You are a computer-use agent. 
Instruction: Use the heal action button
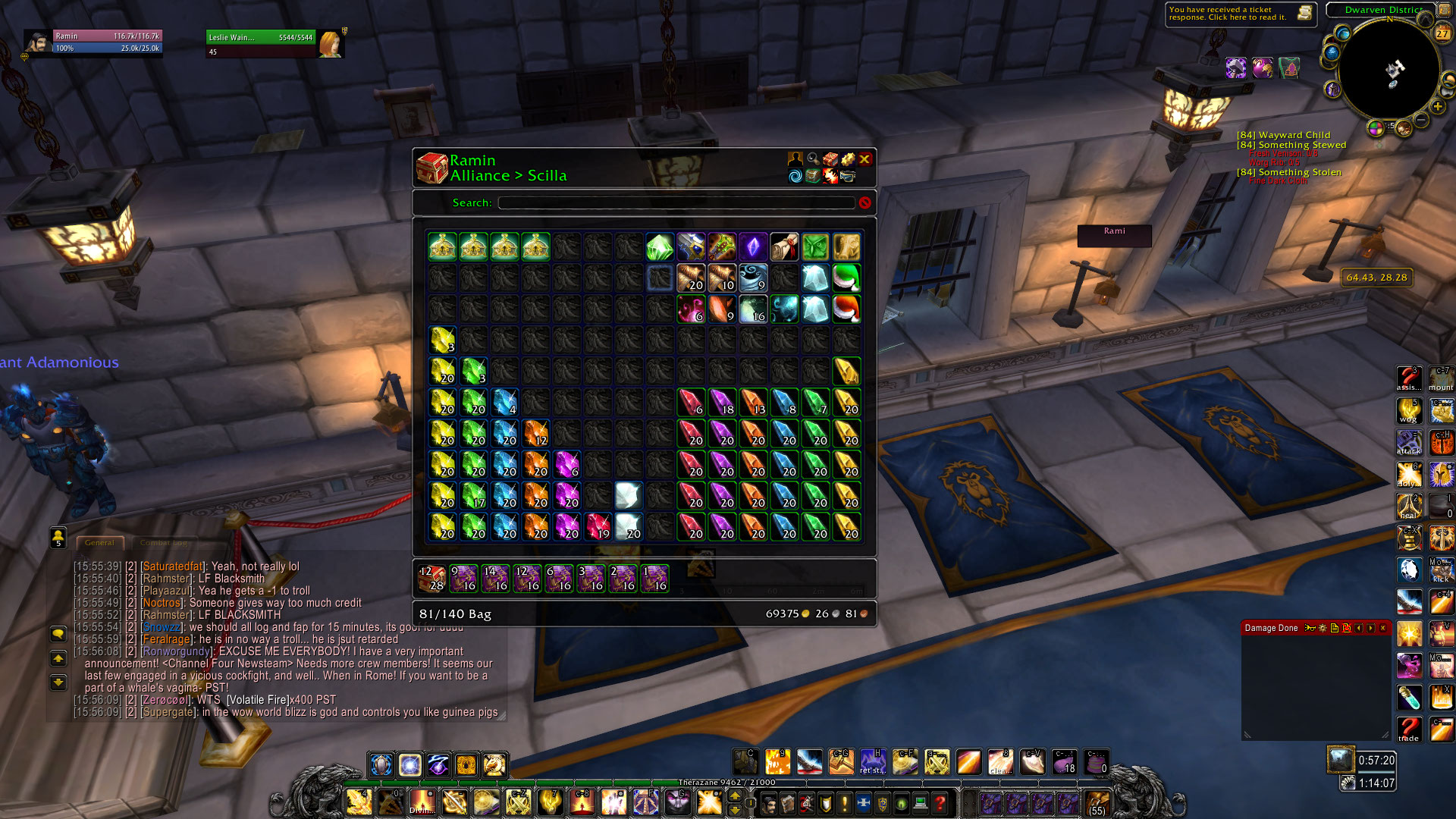click(x=1409, y=507)
